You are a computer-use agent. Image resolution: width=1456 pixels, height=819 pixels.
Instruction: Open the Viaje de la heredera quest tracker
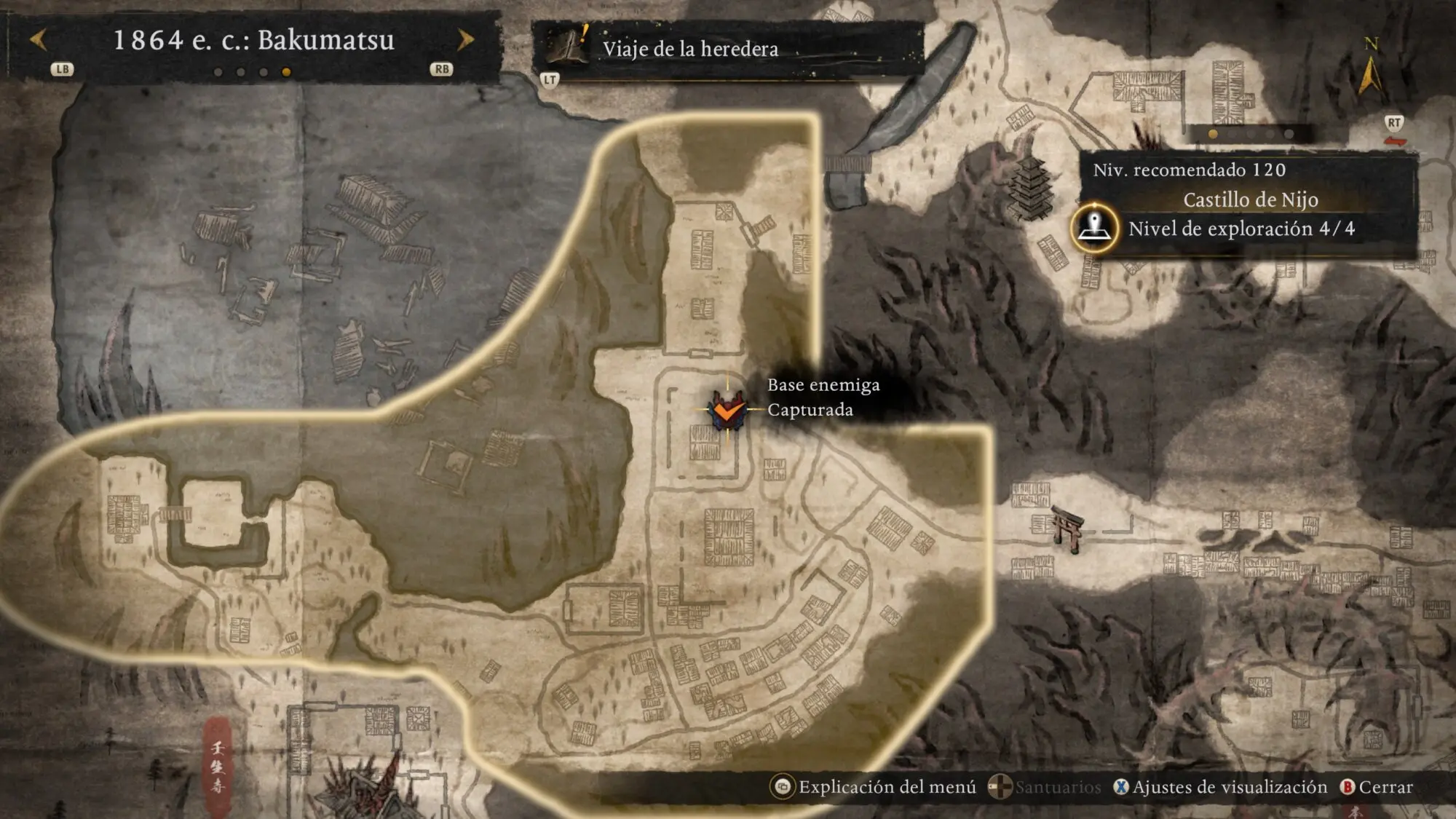pos(689,49)
